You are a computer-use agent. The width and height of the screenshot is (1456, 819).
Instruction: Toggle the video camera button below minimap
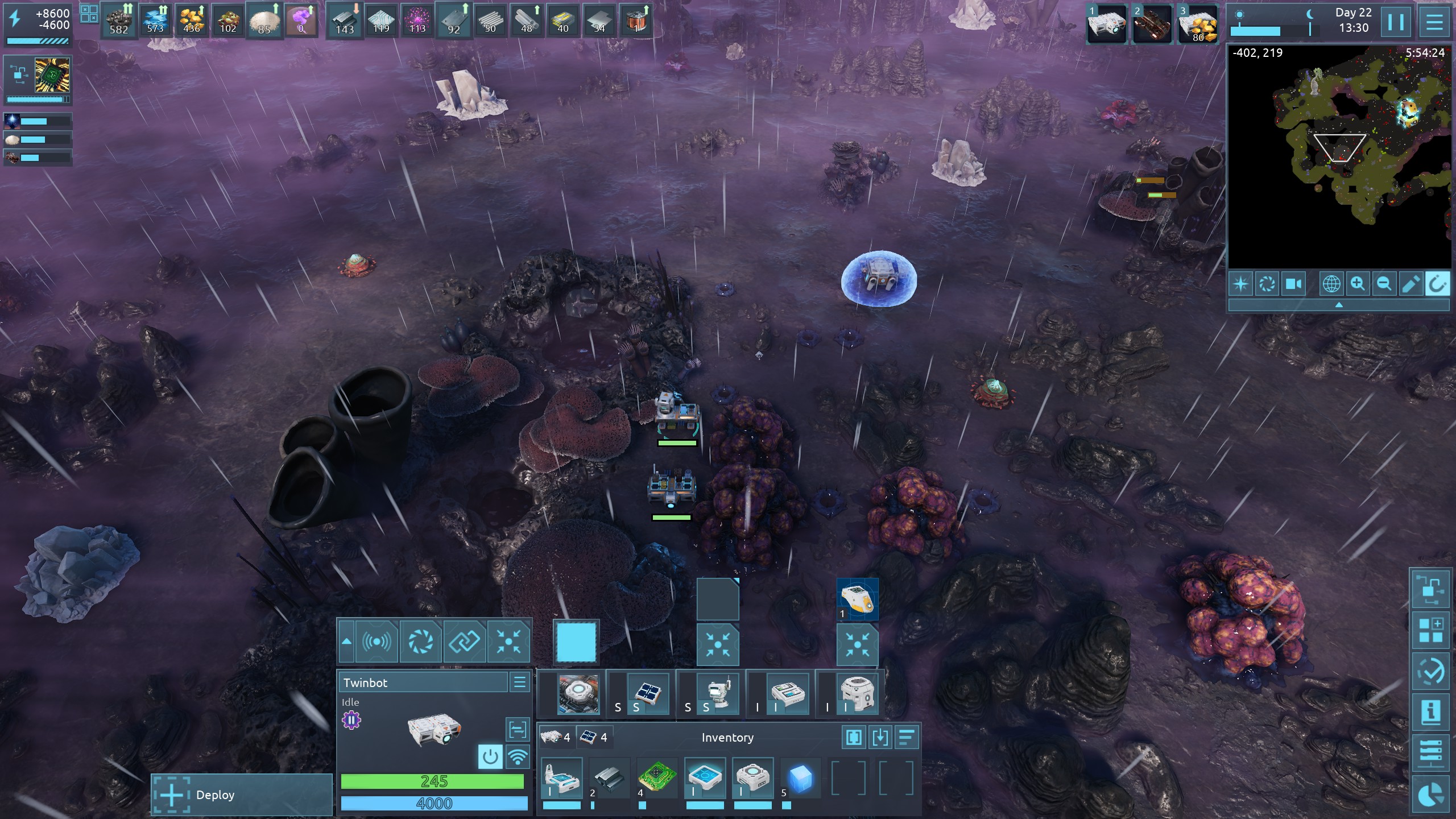(x=1293, y=284)
